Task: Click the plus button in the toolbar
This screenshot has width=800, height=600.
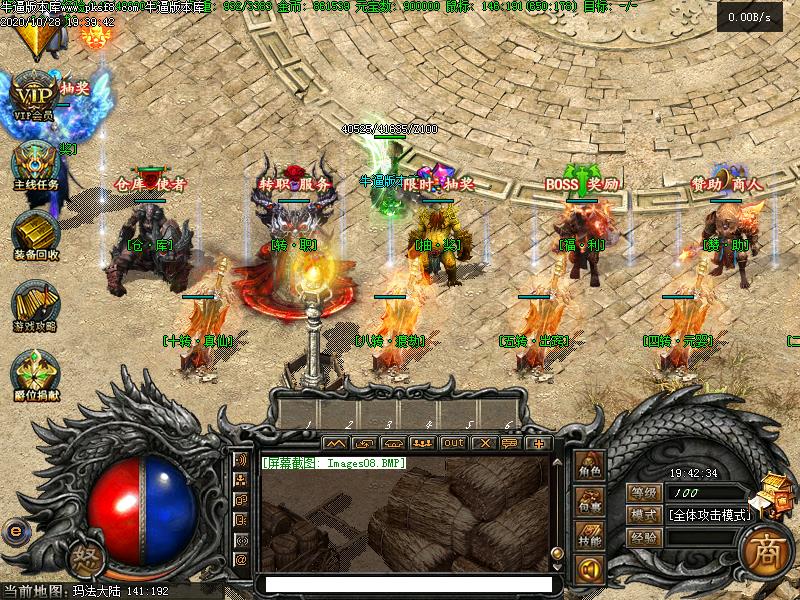Action: pyautogui.click(x=539, y=442)
